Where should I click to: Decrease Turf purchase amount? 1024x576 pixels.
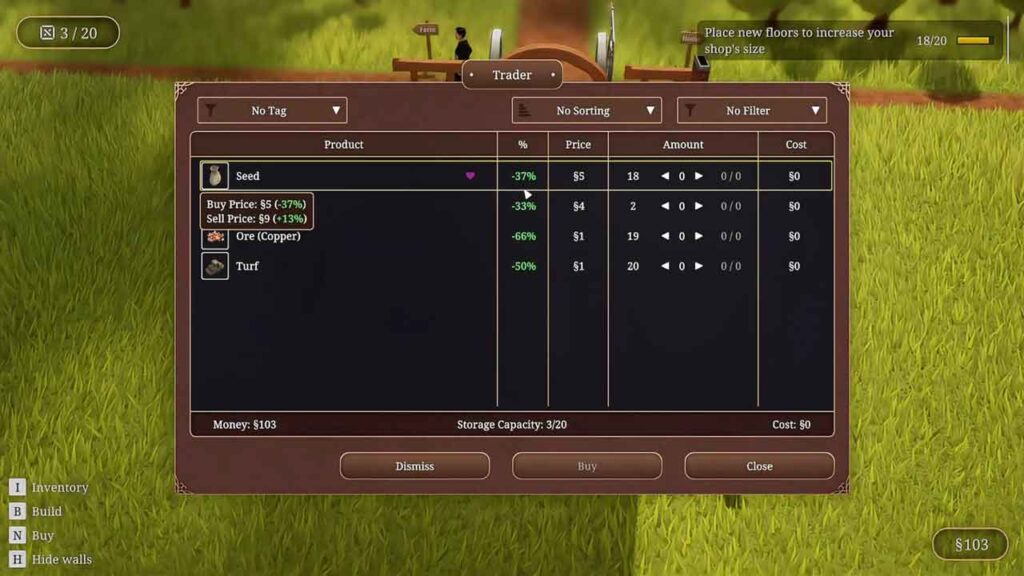click(x=665, y=266)
